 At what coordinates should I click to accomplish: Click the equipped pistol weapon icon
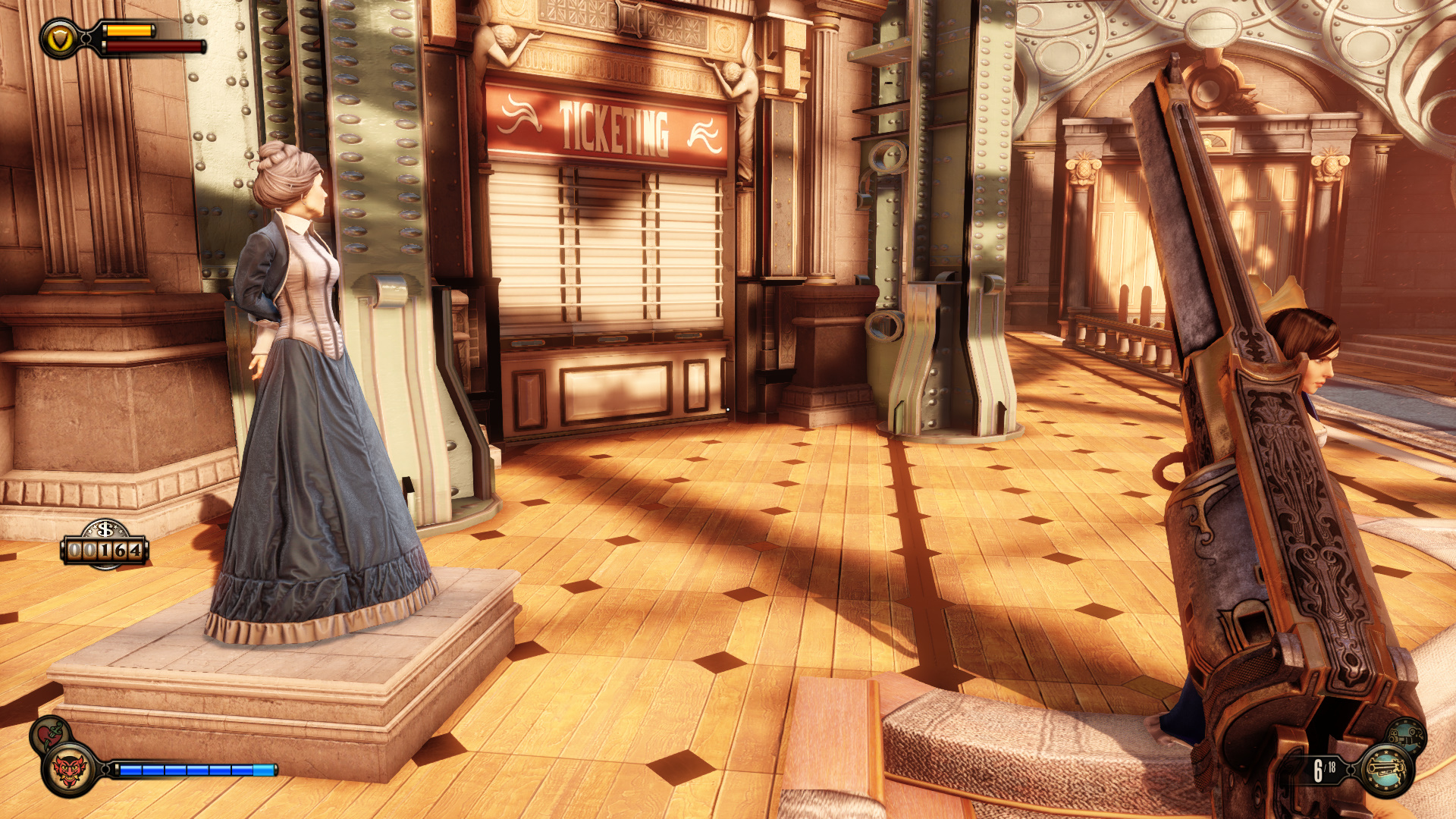click(x=1386, y=770)
